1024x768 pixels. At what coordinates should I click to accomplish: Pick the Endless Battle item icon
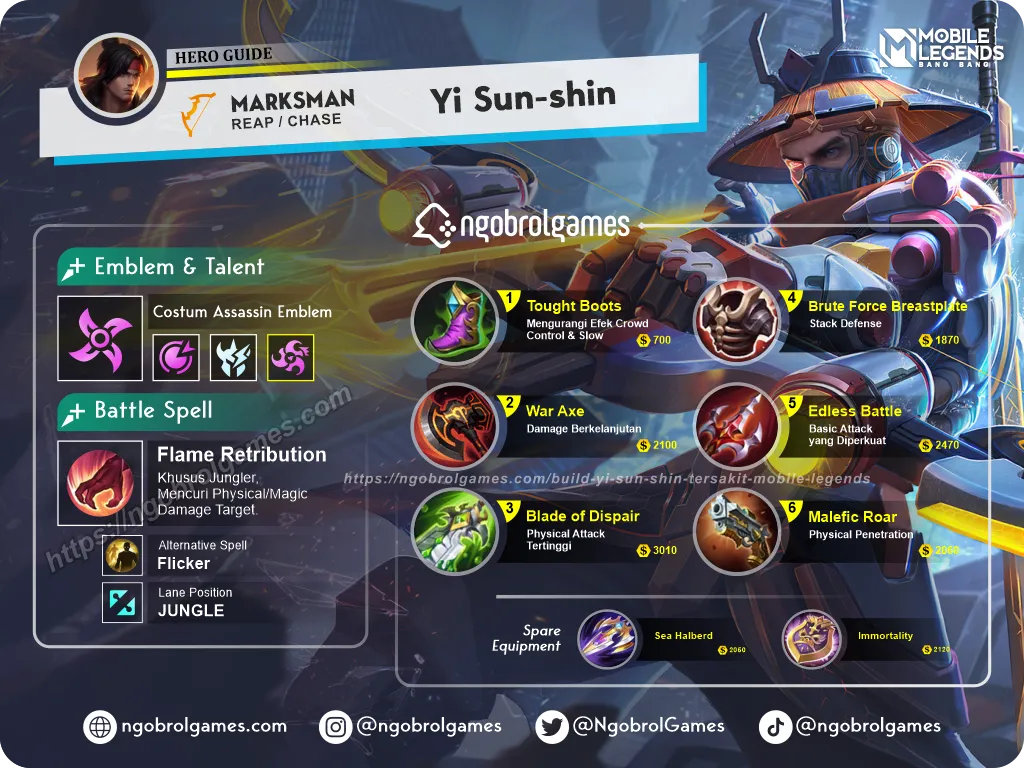(737, 427)
